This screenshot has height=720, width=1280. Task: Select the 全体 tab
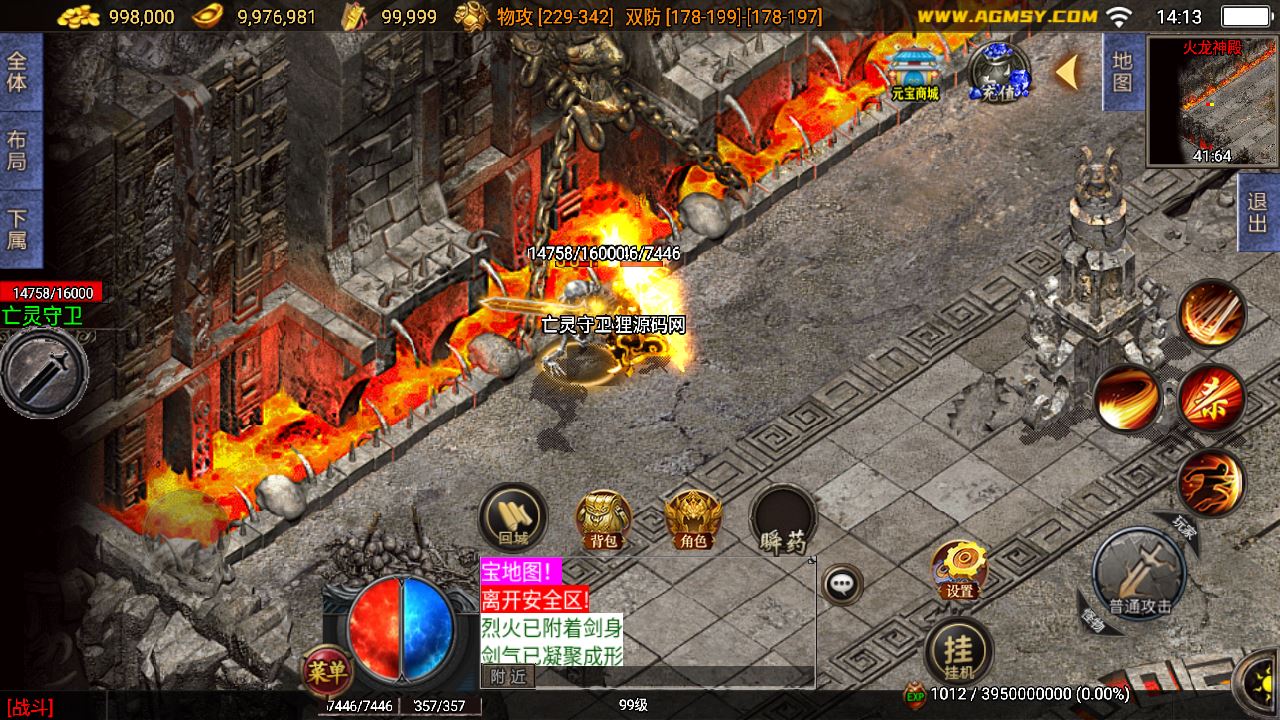(17, 70)
